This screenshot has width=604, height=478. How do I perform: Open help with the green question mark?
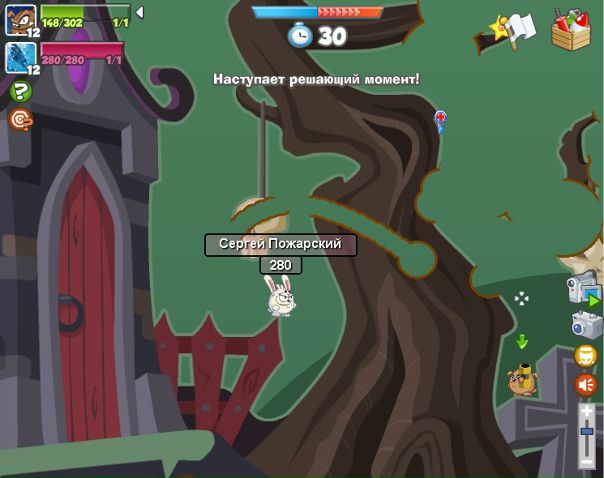20,92
